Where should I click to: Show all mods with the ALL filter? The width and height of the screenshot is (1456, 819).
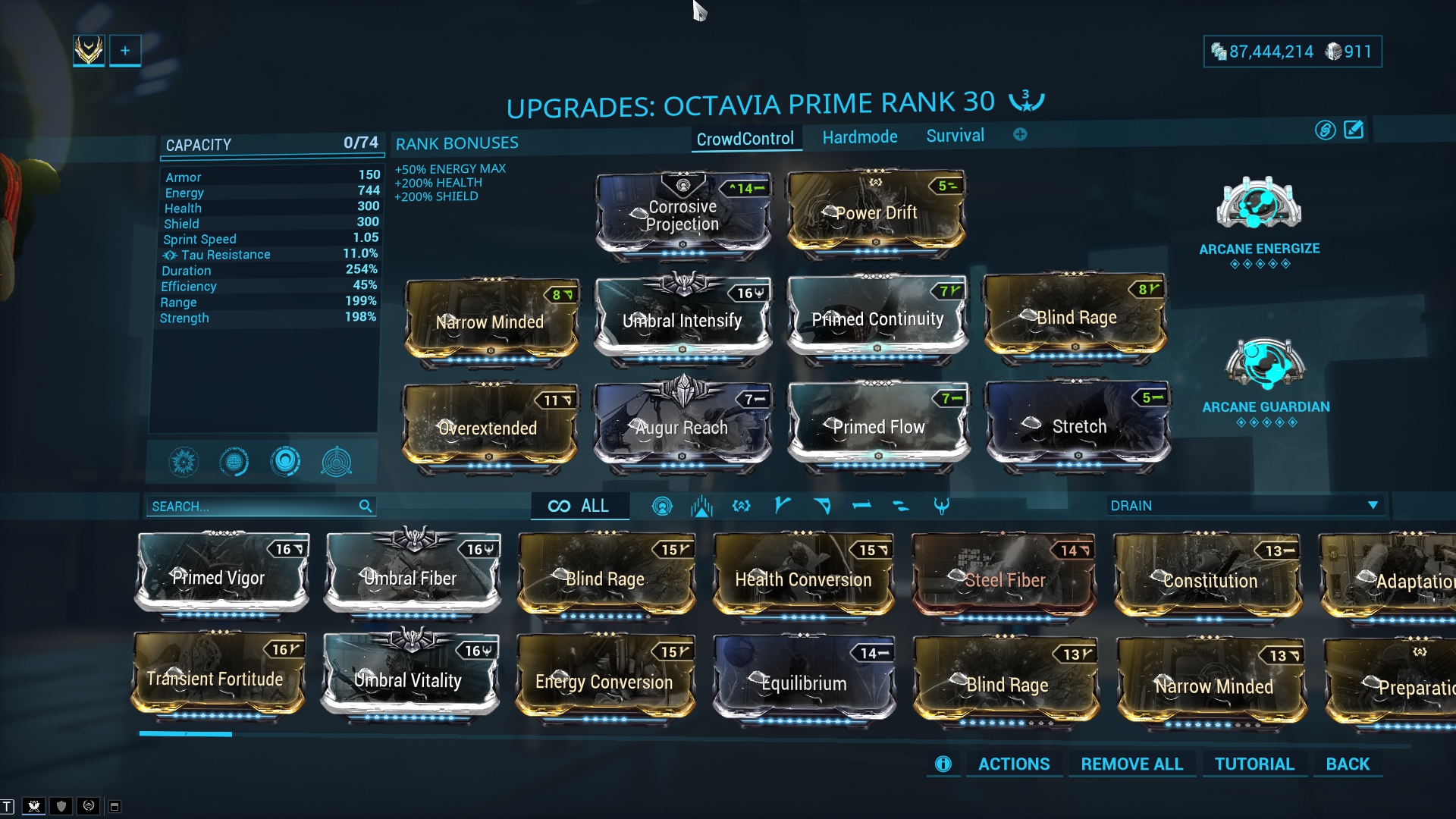click(x=579, y=506)
